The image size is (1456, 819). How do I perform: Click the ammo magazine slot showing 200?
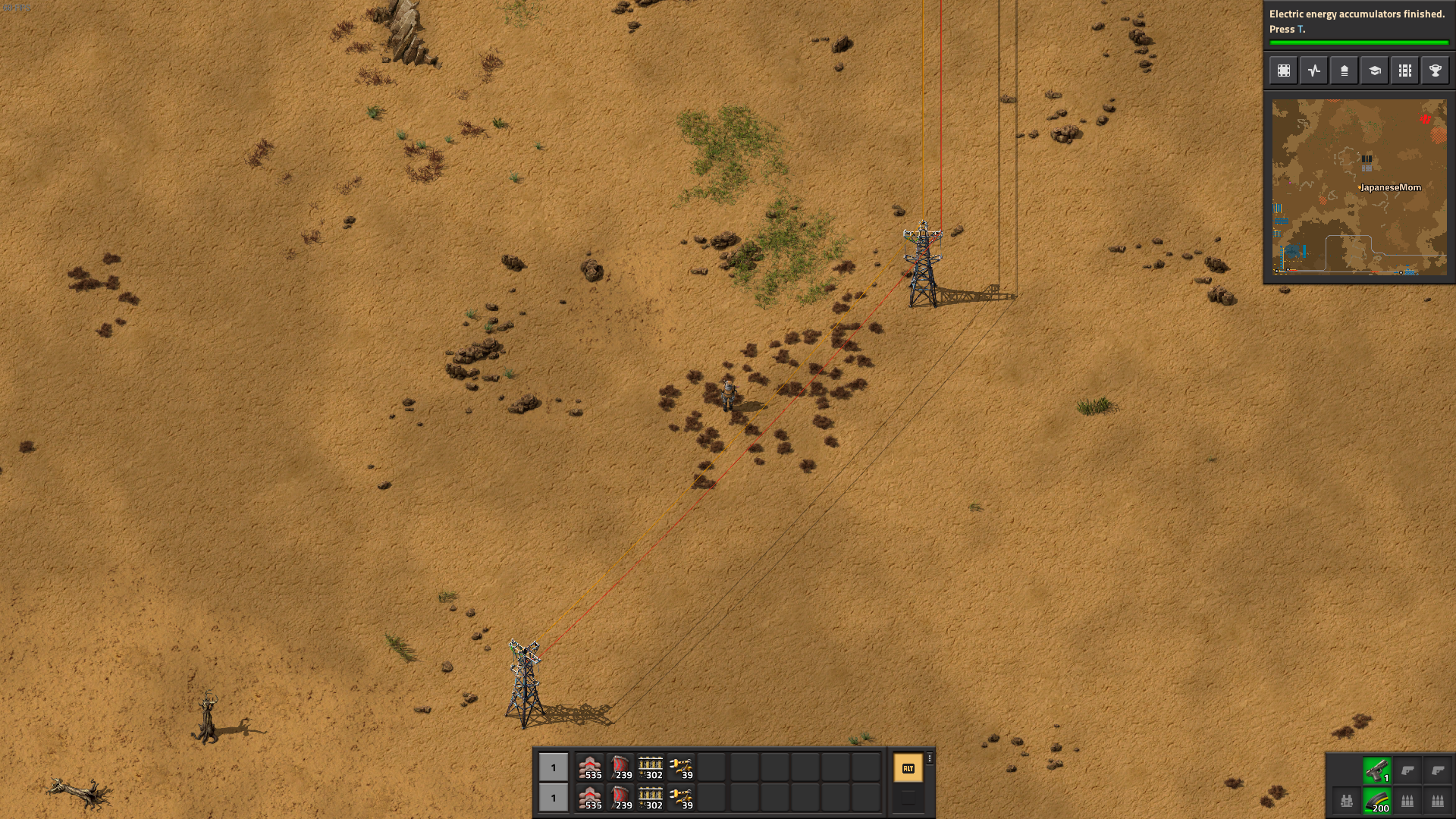coord(1376,801)
